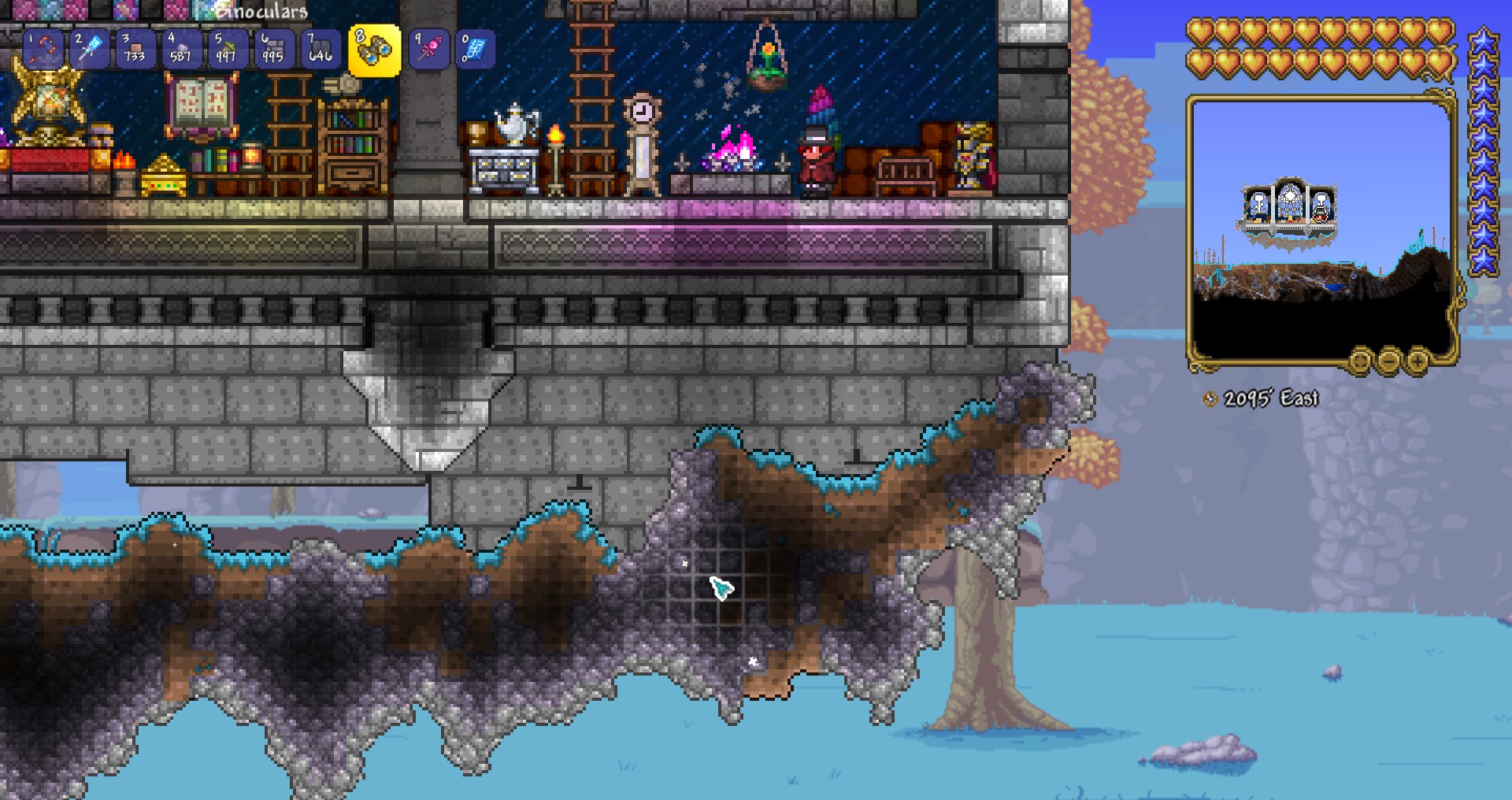This screenshot has width=1512, height=800.
Task: Click the zoom in button under the minimap
Action: point(1417,362)
